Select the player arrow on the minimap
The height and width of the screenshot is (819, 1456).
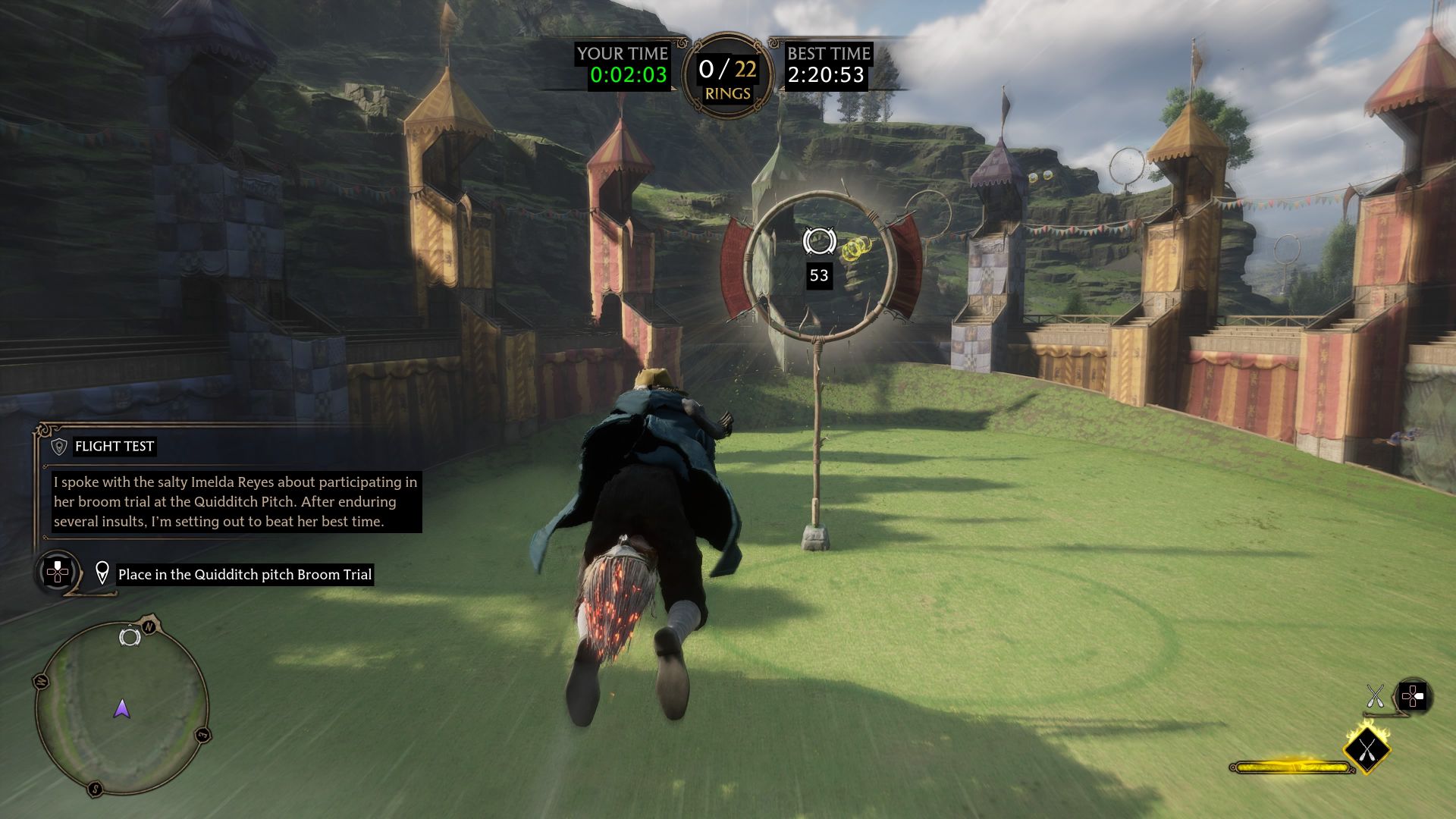(x=121, y=708)
